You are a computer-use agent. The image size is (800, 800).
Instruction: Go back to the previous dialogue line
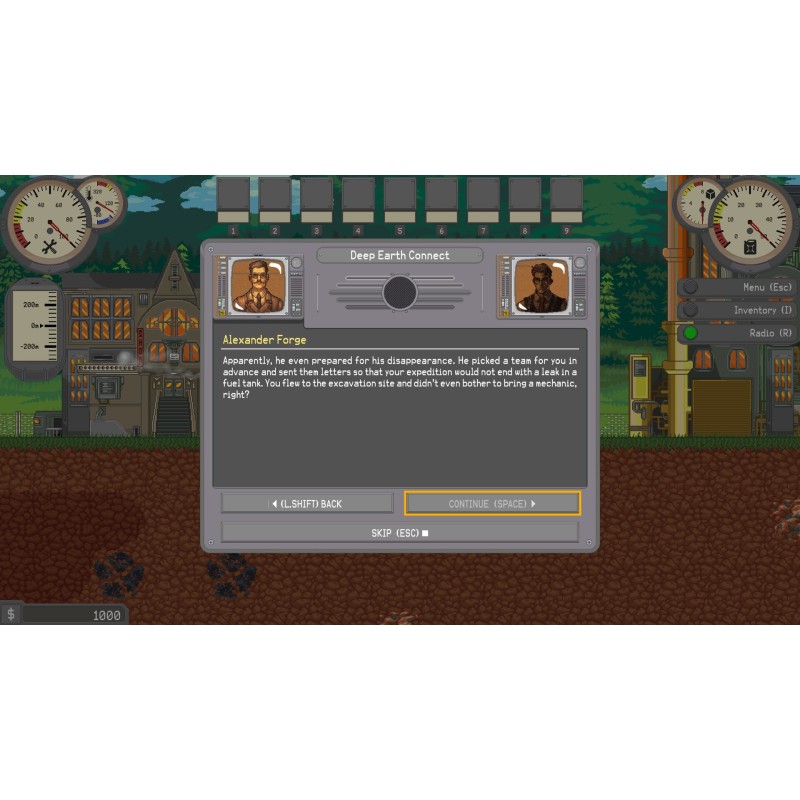307,504
